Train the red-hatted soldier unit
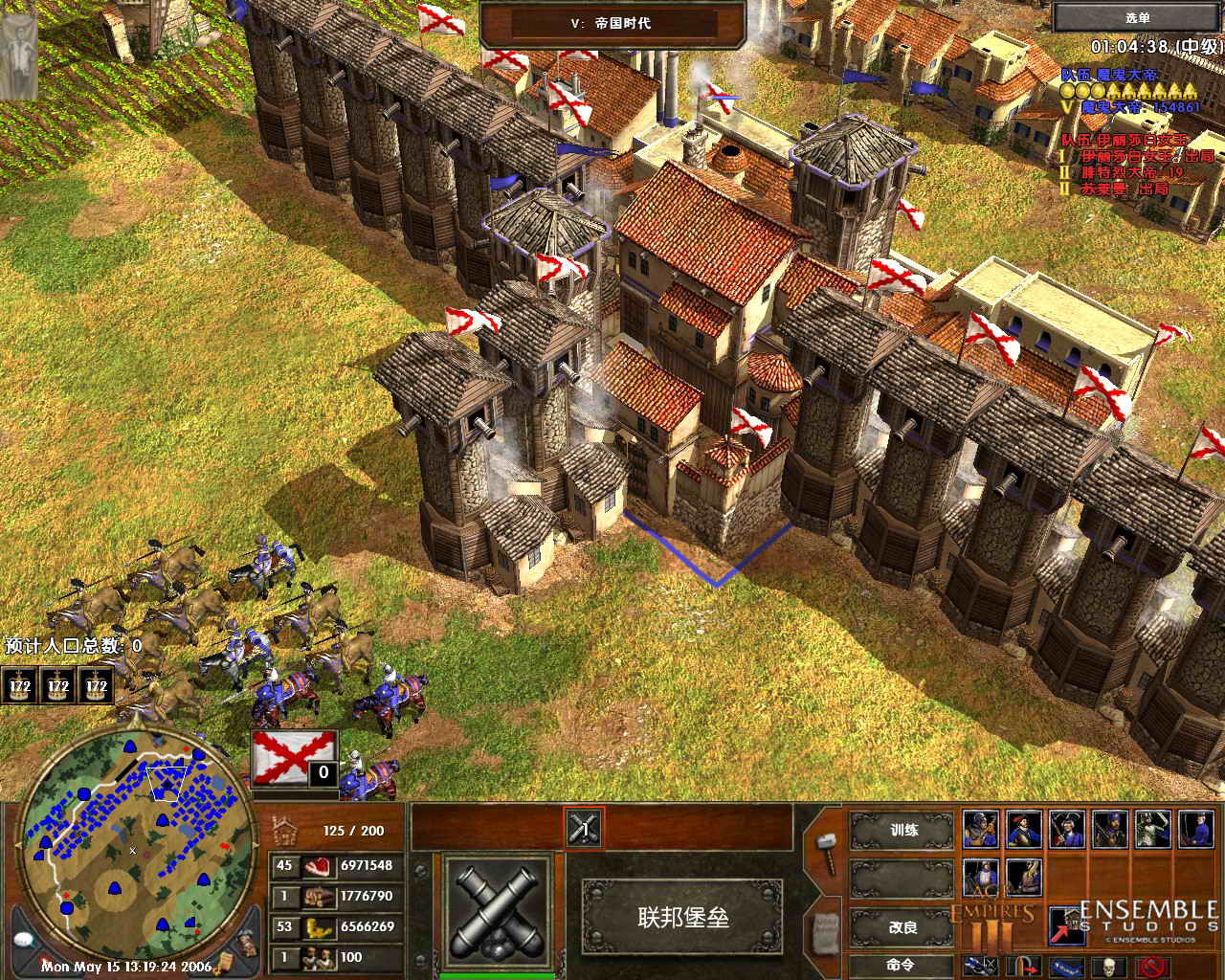Image resolution: width=1225 pixels, height=980 pixels. pyautogui.click(x=1022, y=829)
